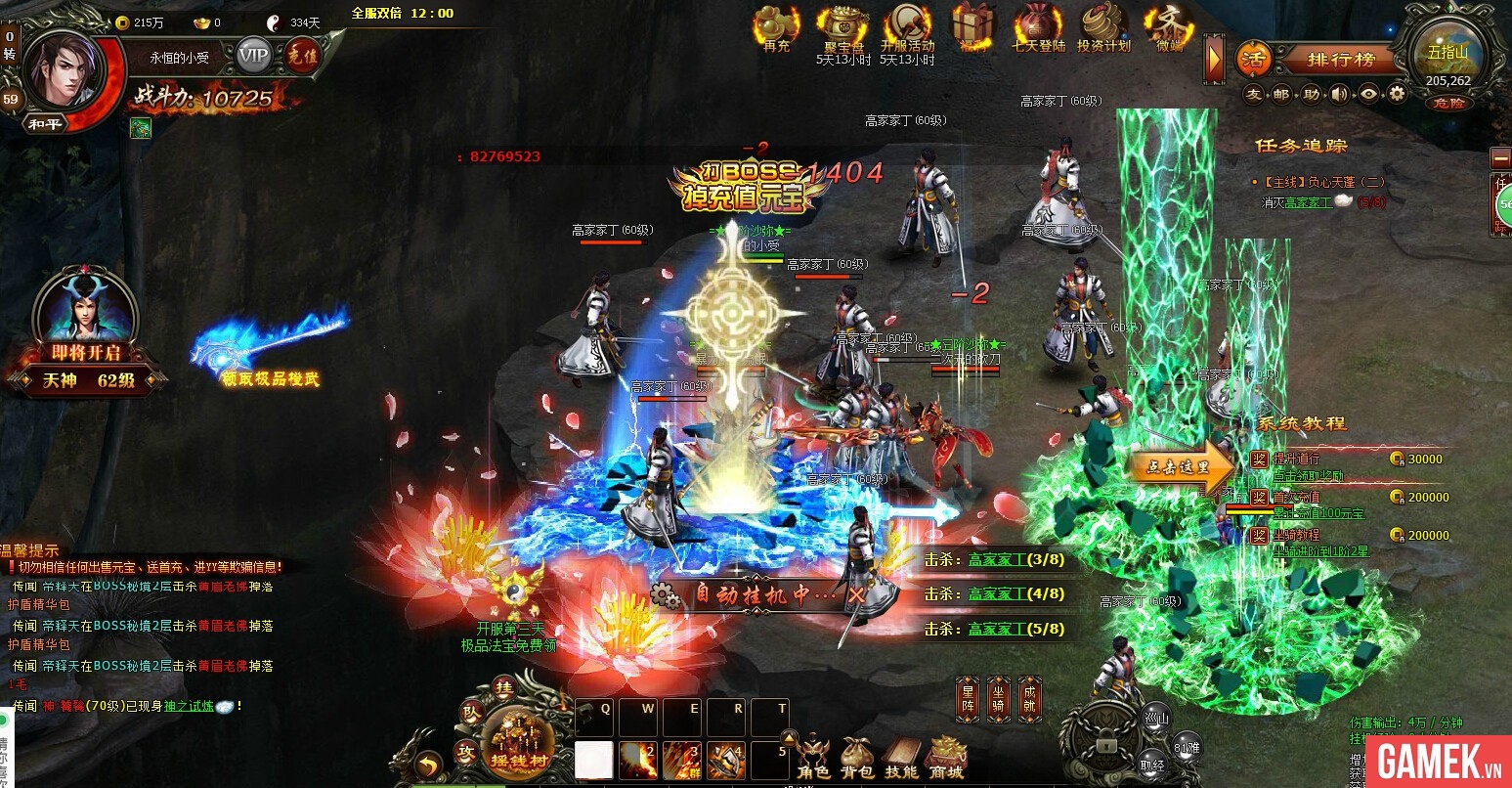This screenshot has height=788, width=1512.
Task: Open the VIP button
Action: click(254, 56)
